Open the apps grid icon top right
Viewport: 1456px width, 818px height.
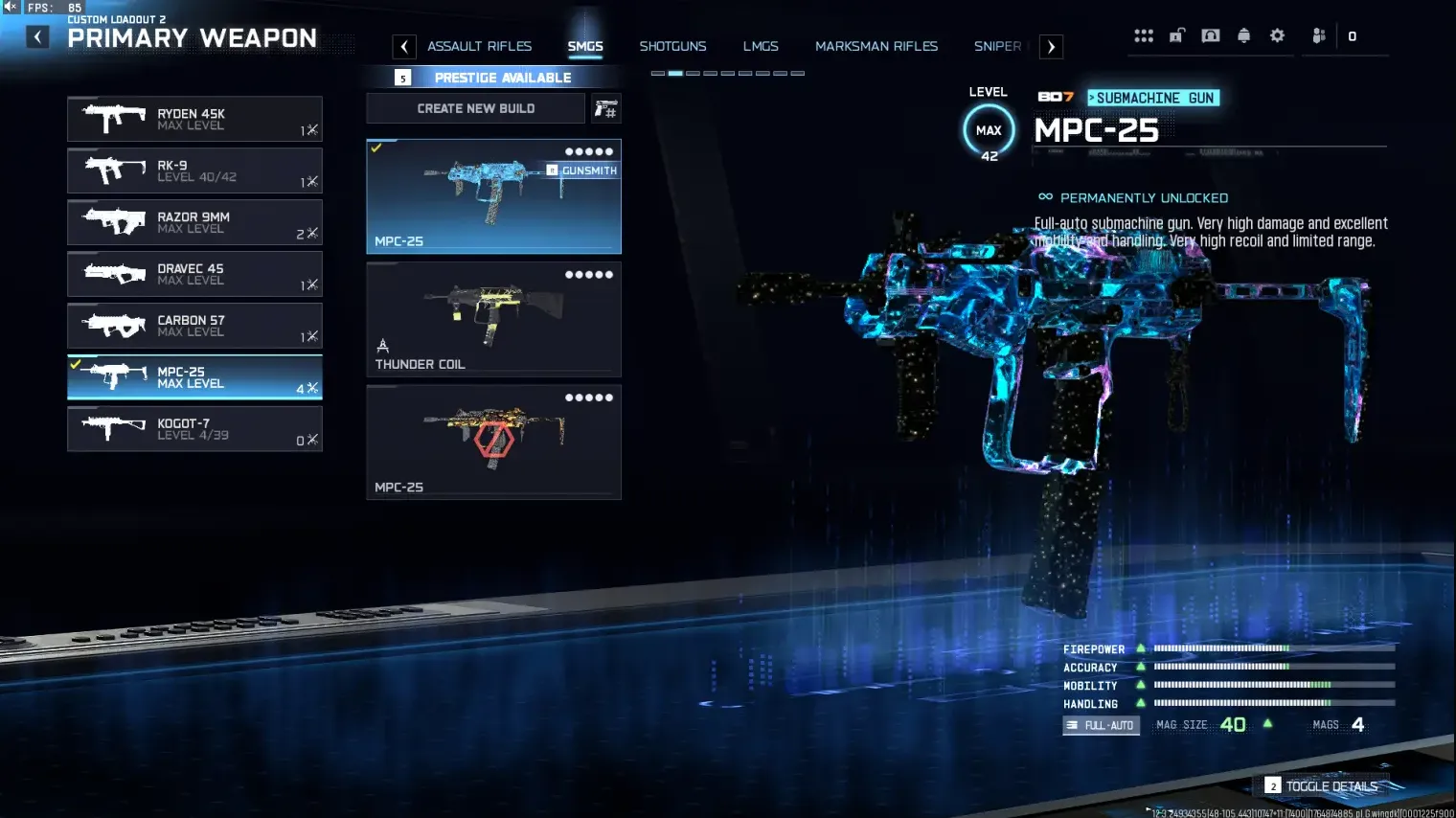click(1144, 34)
